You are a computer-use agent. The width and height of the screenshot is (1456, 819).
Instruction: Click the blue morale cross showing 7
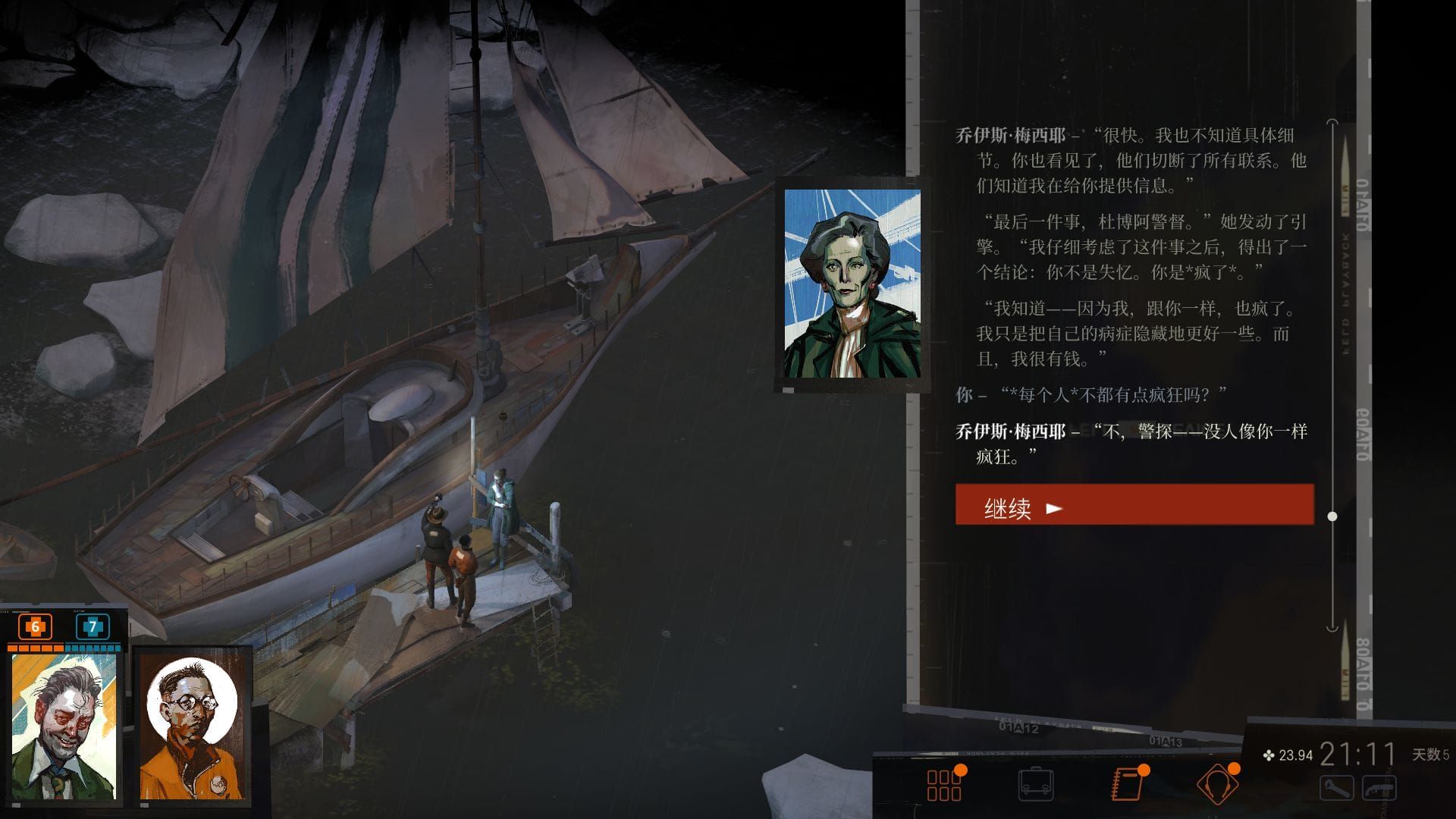[93, 627]
